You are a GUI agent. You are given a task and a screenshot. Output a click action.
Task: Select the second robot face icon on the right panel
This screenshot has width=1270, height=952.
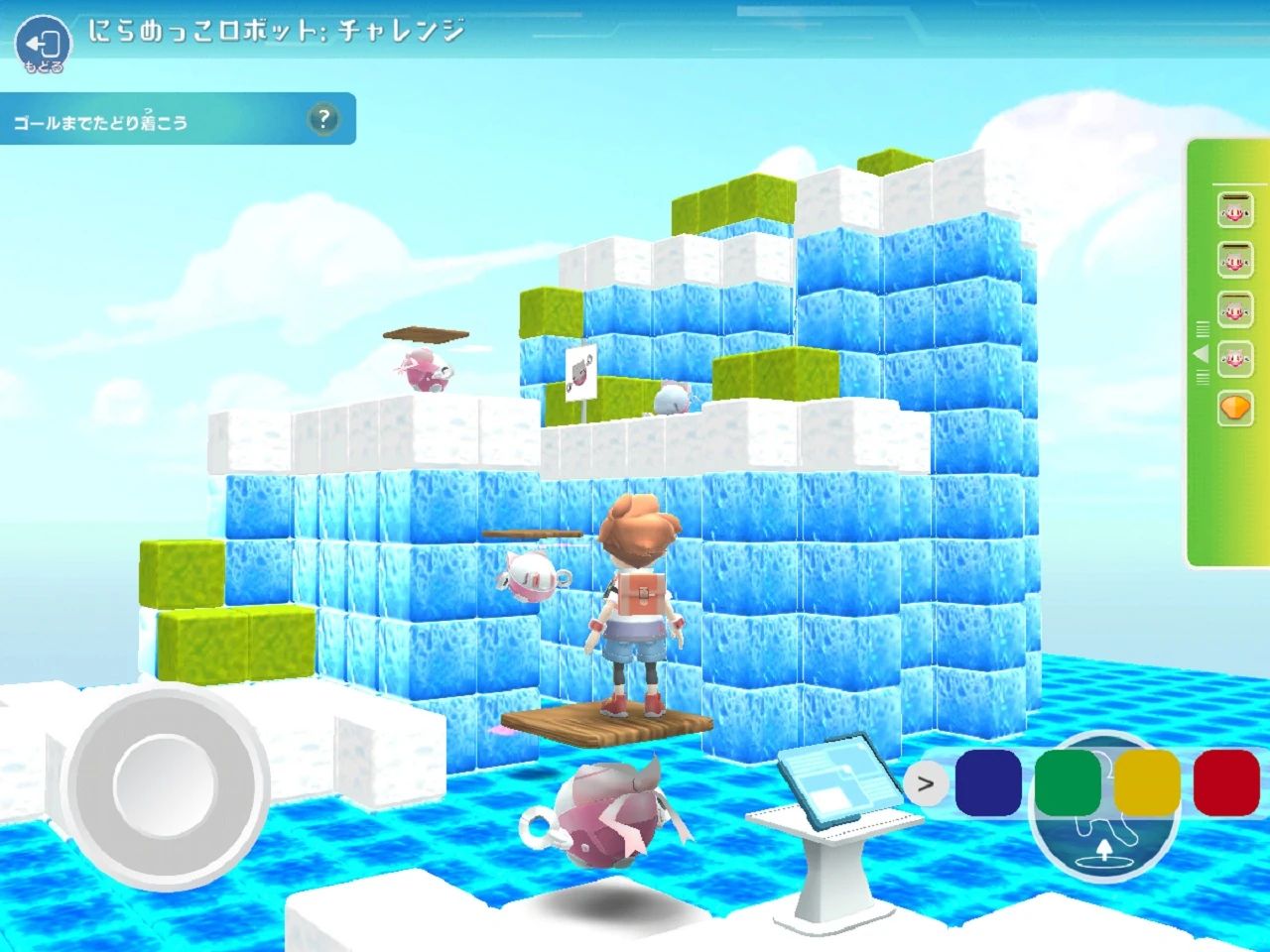pos(1235,260)
